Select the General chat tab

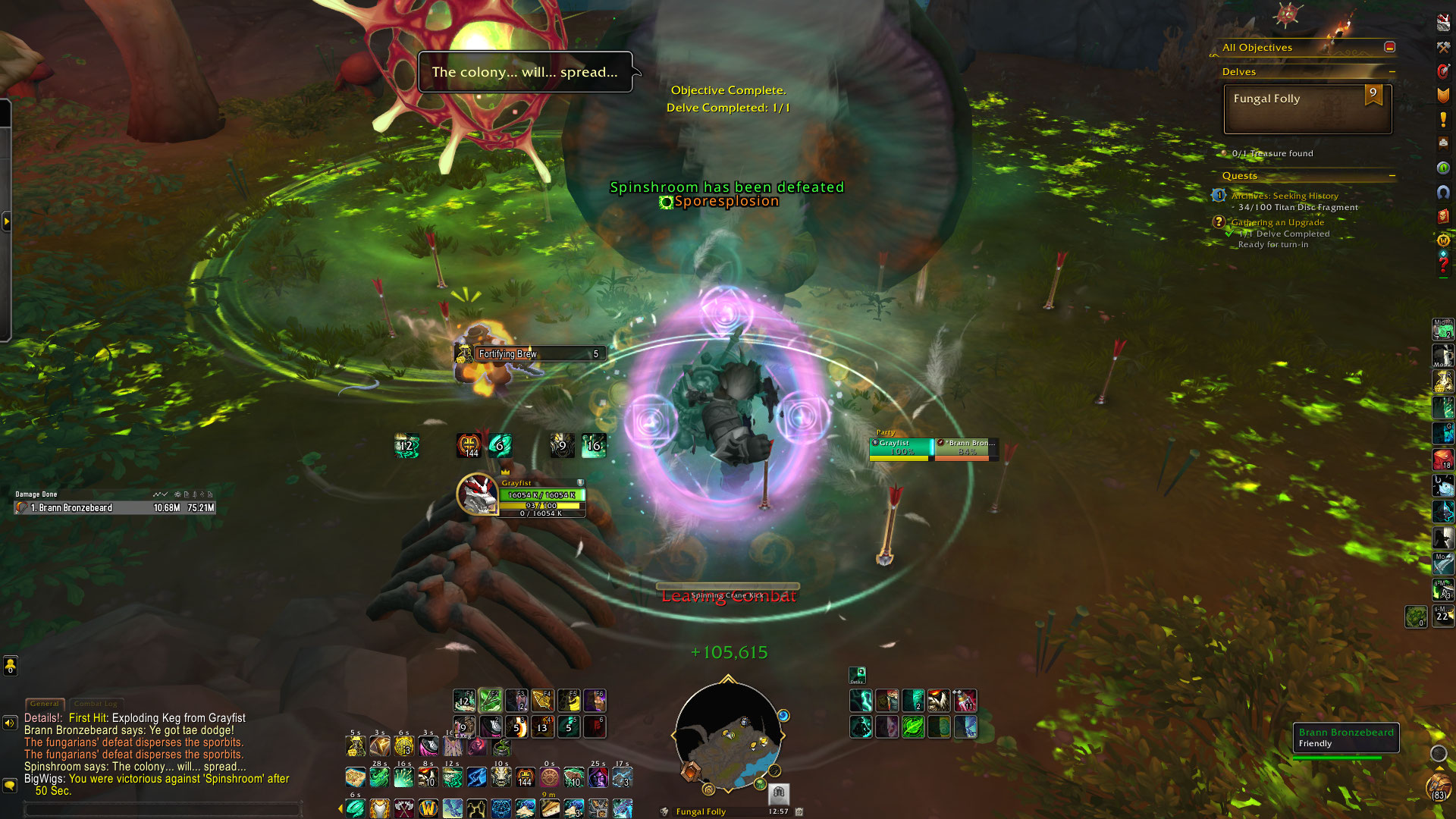coord(45,704)
